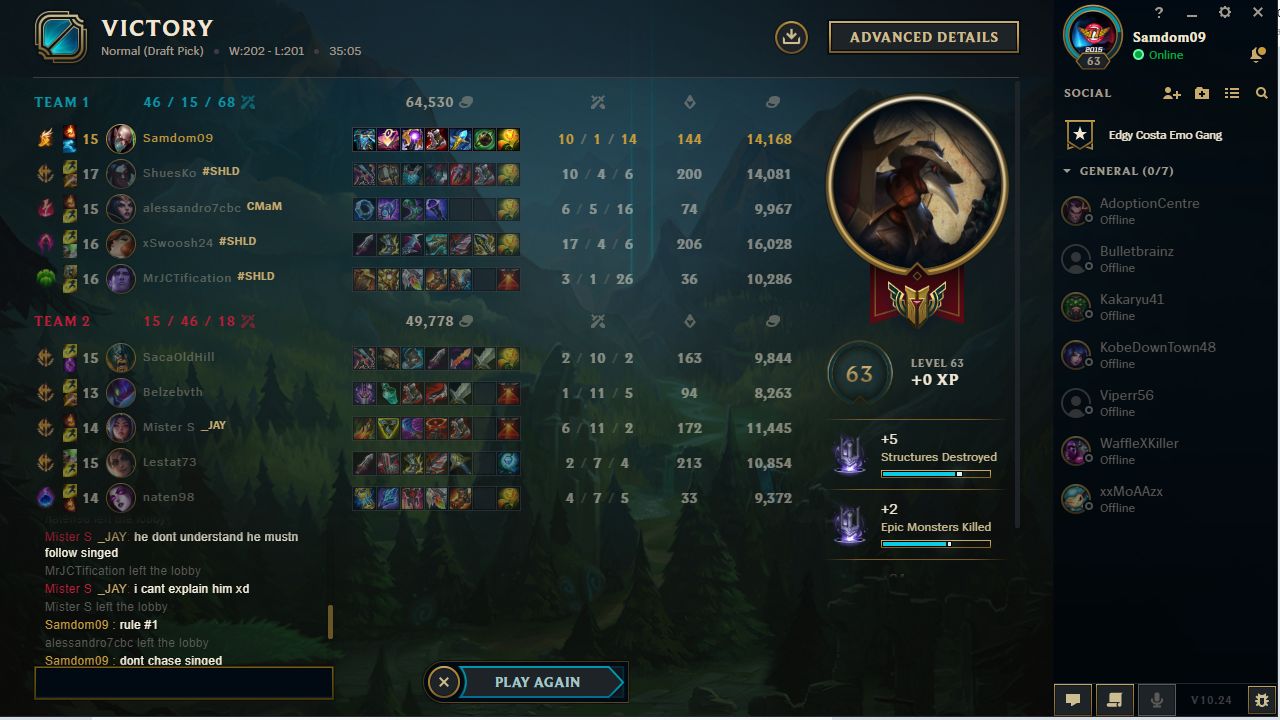Open the help menu question mark
This screenshot has width=1280, height=720.
pos(1158,12)
